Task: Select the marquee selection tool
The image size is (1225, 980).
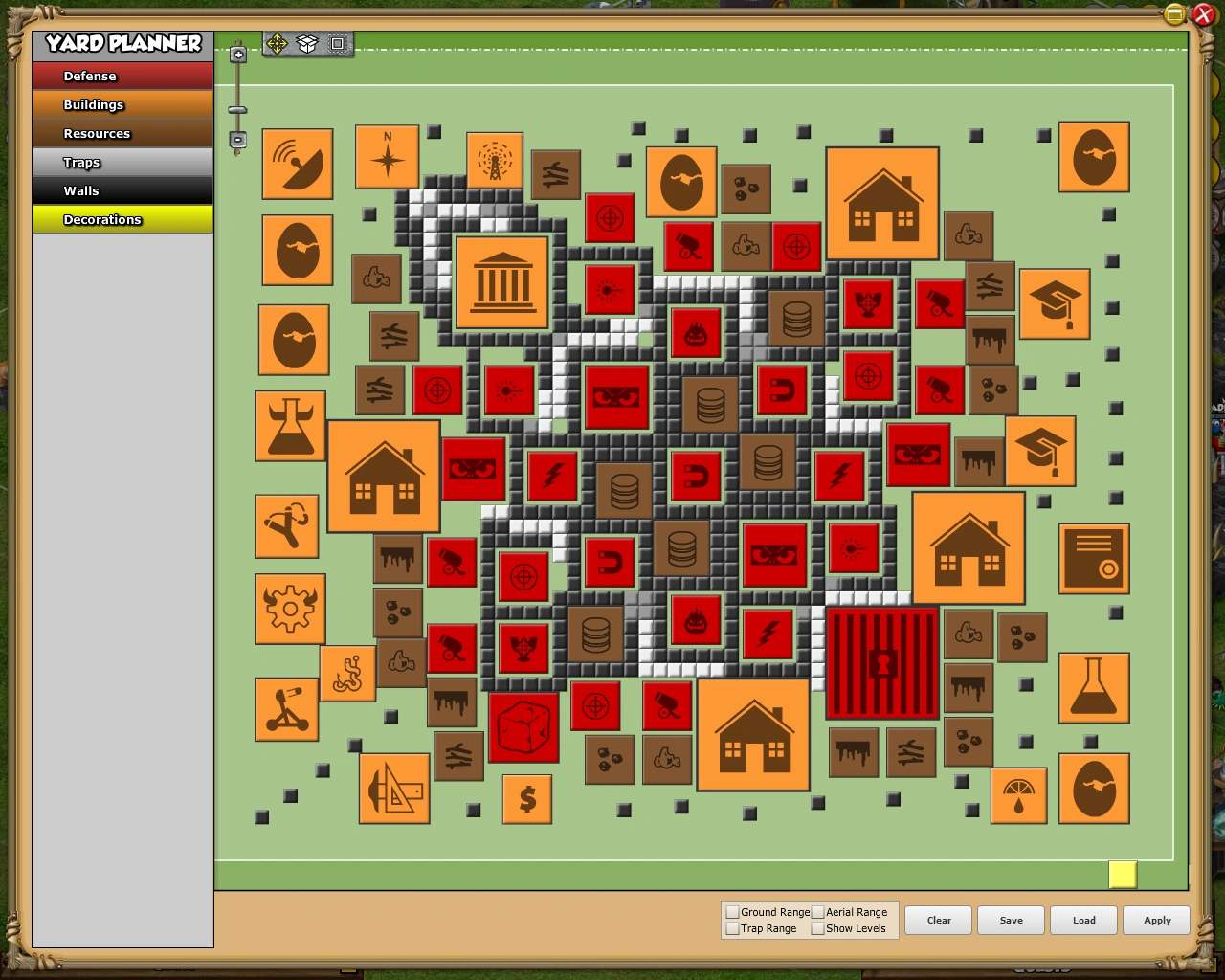Action: click(x=337, y=43)
